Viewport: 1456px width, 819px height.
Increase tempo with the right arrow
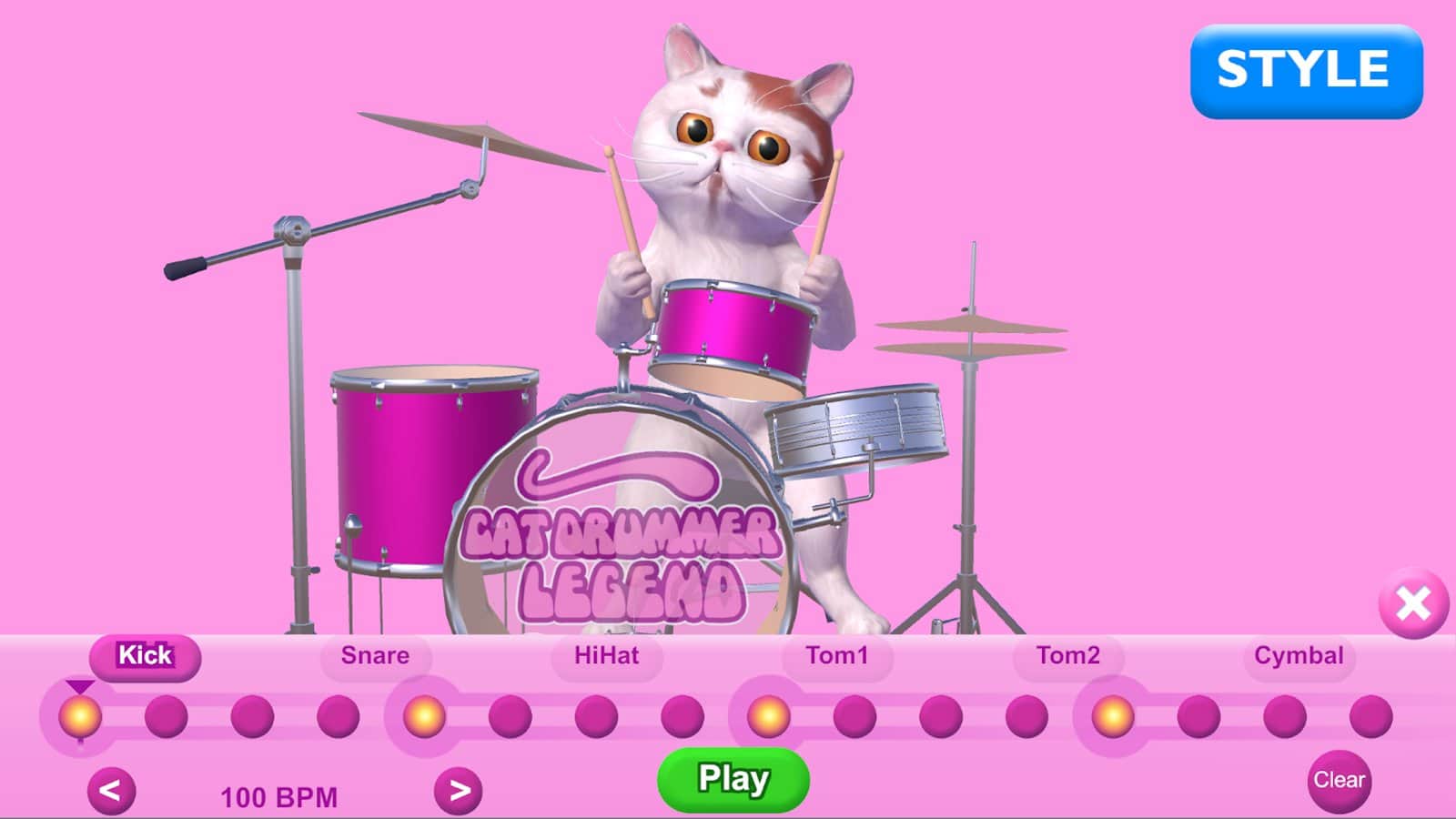coord(460,790)
